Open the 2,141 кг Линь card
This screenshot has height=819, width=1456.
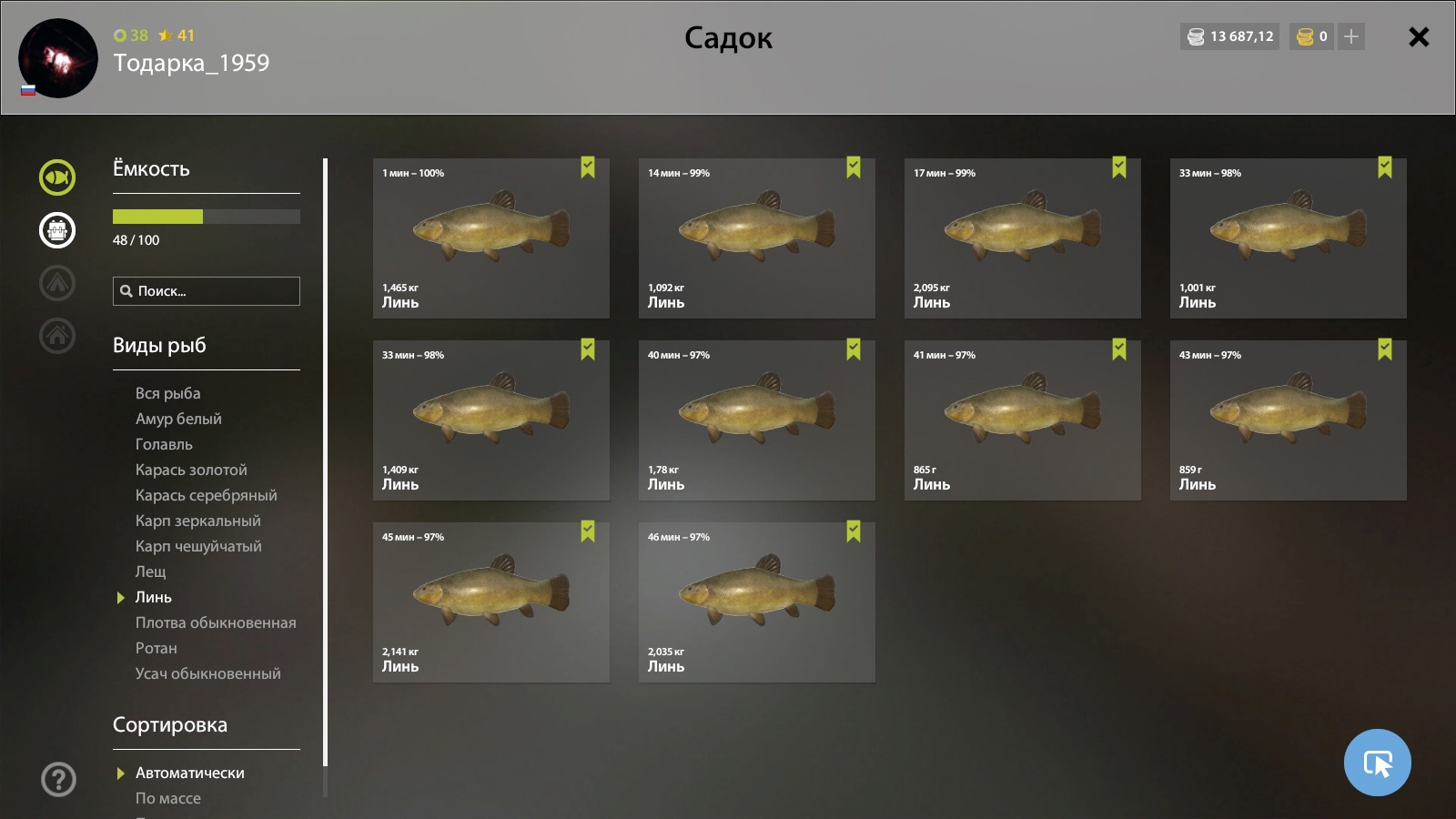pyautogui.click(x=491, y=602)
